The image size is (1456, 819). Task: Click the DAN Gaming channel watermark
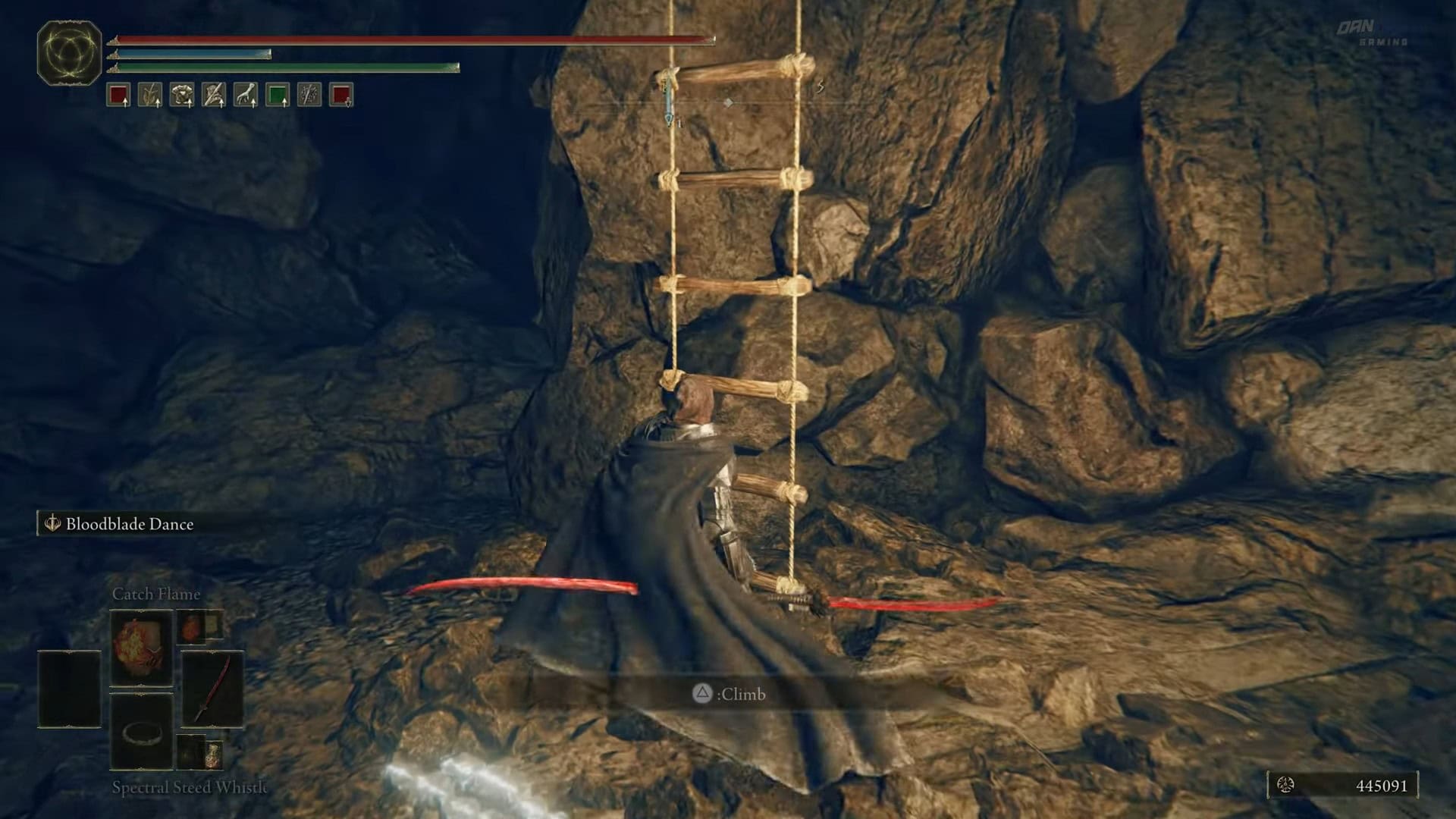[1371, 33]
